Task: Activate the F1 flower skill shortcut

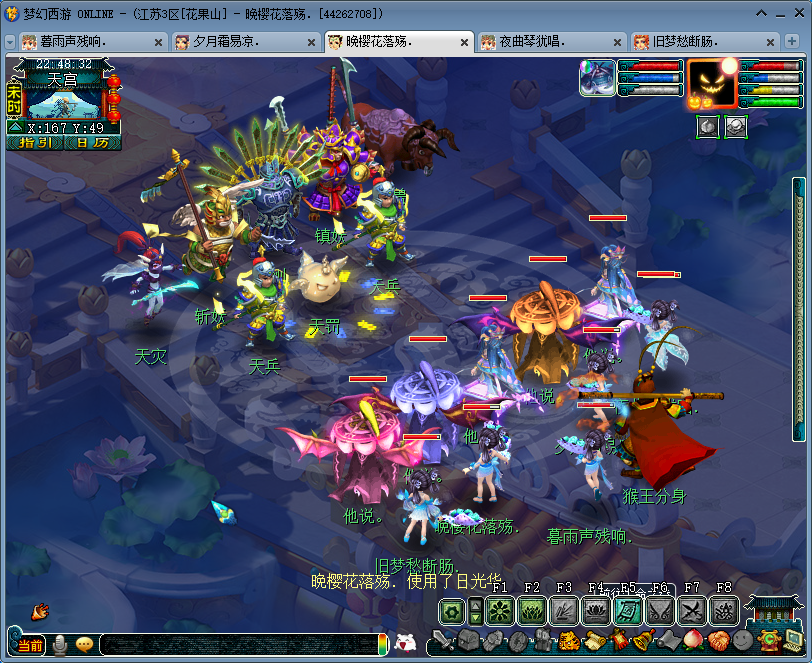Action: (x=499, y=610)
